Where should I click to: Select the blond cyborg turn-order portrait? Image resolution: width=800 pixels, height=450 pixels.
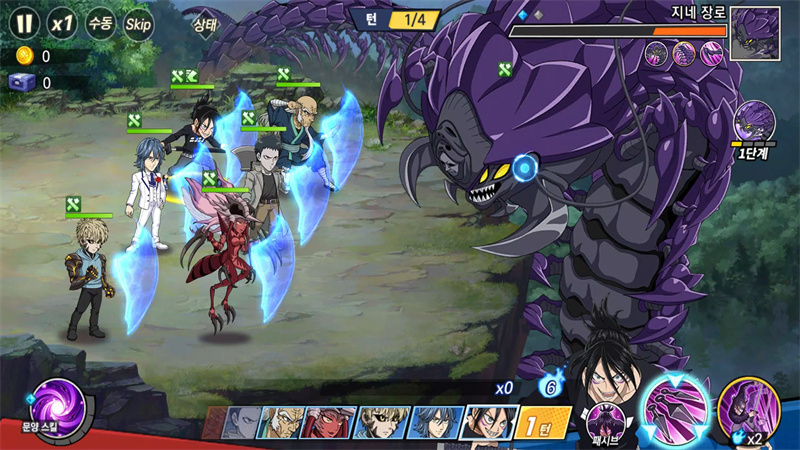(x=379, y=423)
